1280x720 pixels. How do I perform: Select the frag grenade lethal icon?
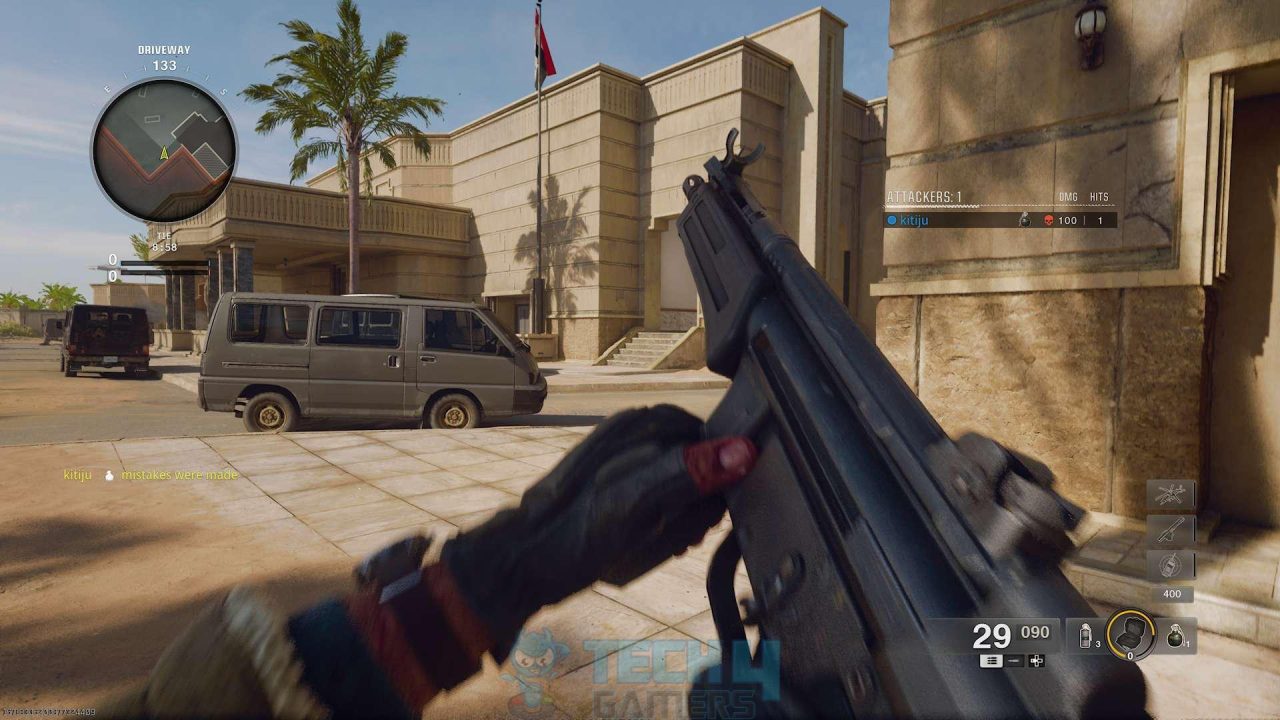click(x=1176, y=637)
